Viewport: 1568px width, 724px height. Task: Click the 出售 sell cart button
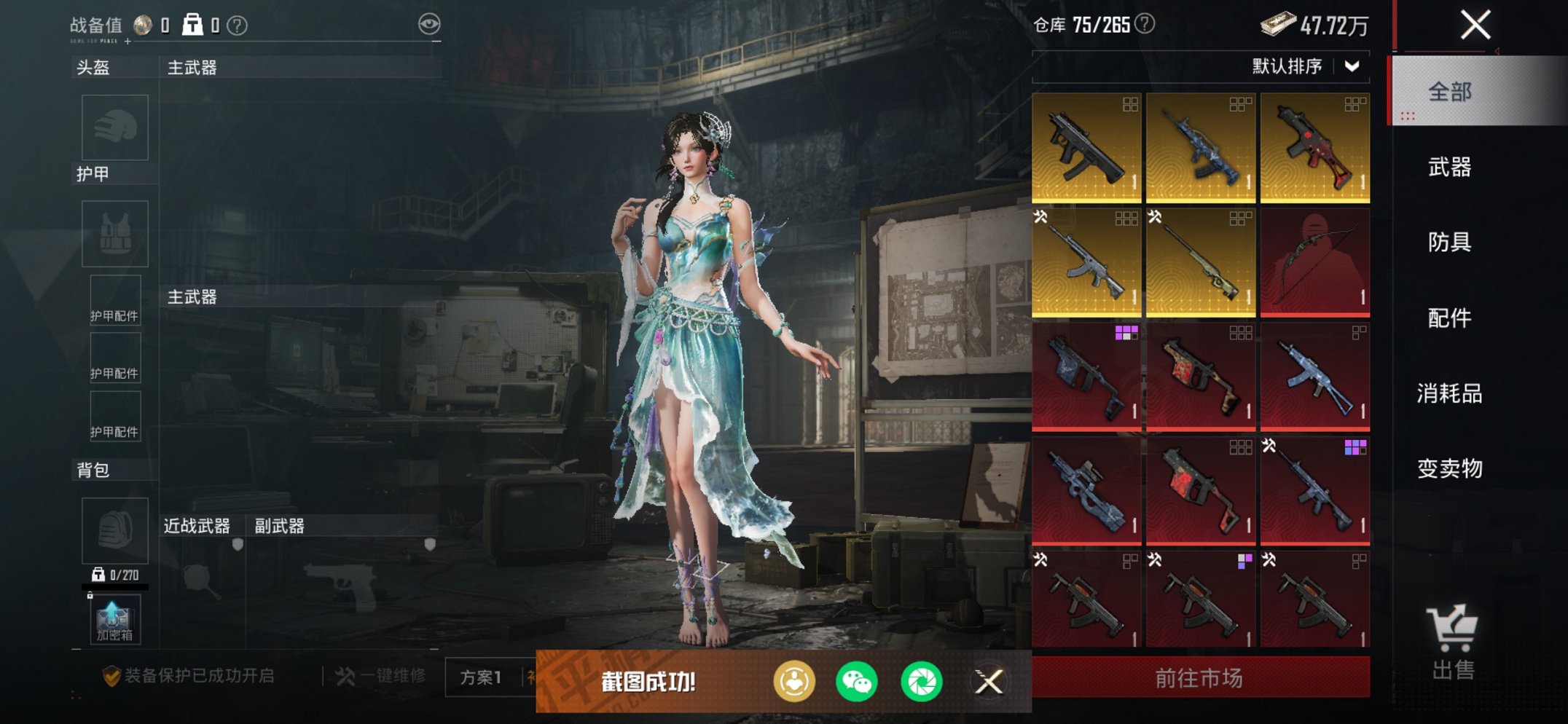click(1453, 642)
